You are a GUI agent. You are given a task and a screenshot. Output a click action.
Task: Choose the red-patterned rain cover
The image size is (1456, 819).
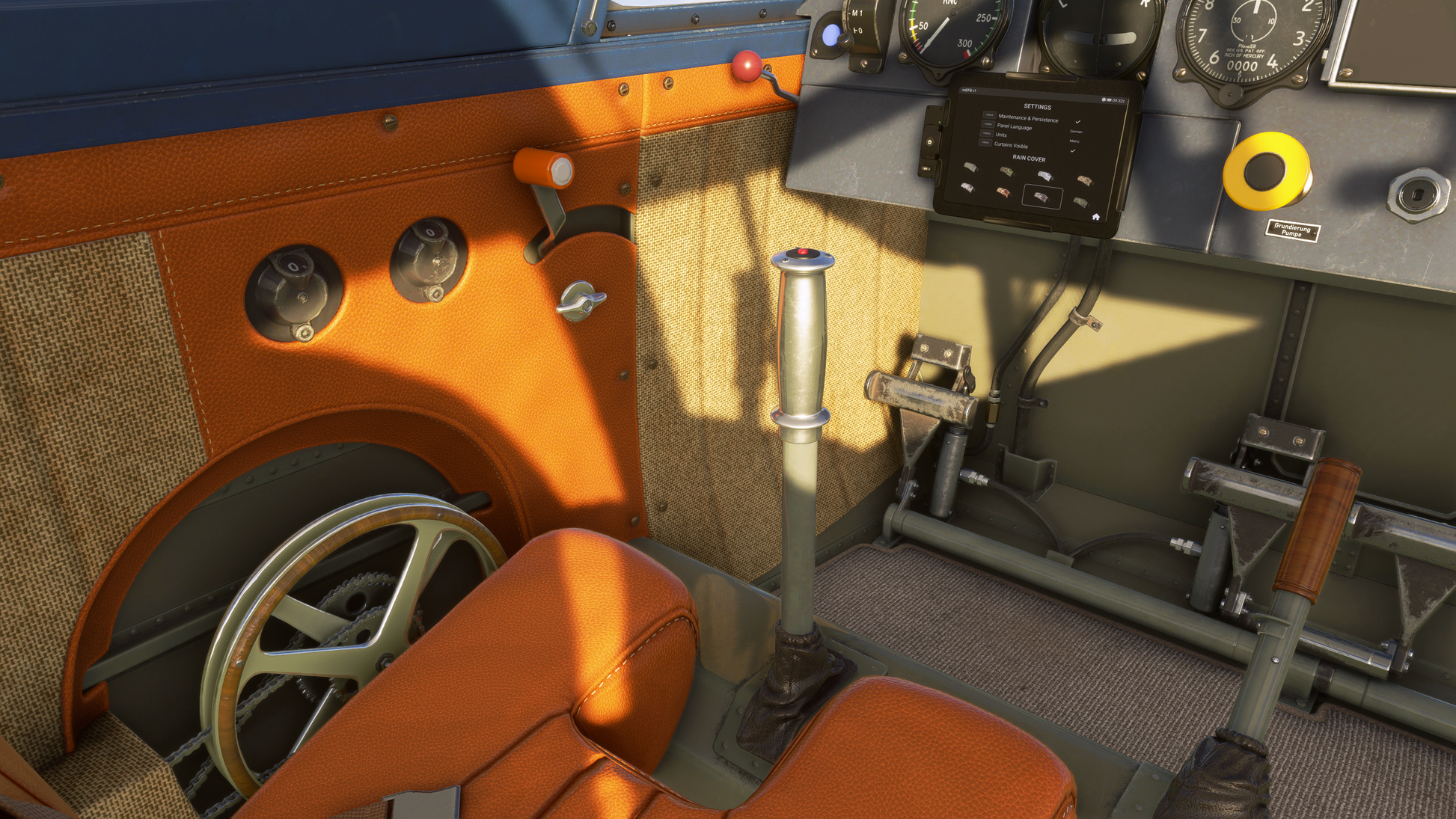coord(1003,192)
